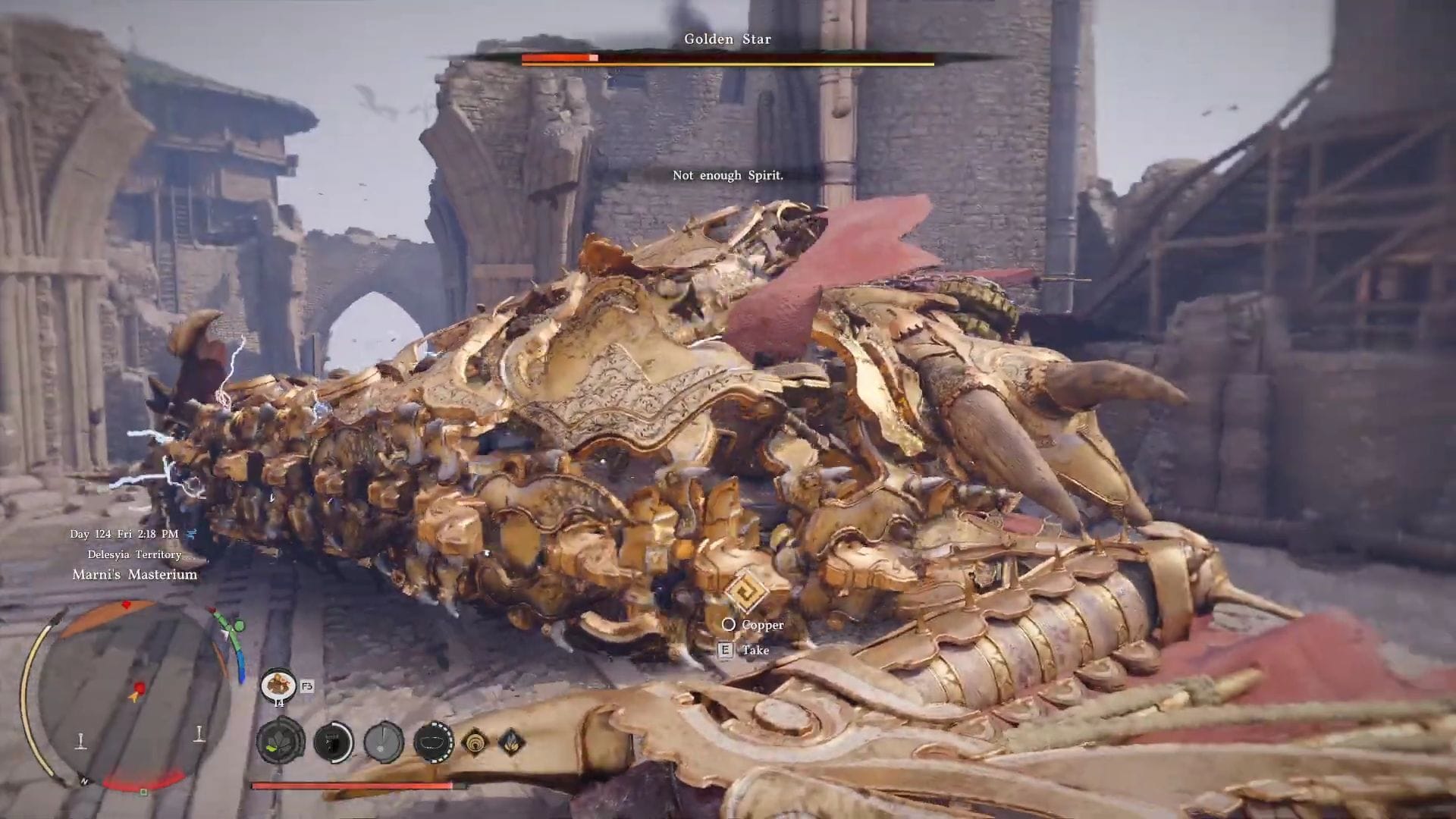Screen dimensions: 1456x819
Task: Click the food buff icon labeled F3
Action: [x=278, y=684]
